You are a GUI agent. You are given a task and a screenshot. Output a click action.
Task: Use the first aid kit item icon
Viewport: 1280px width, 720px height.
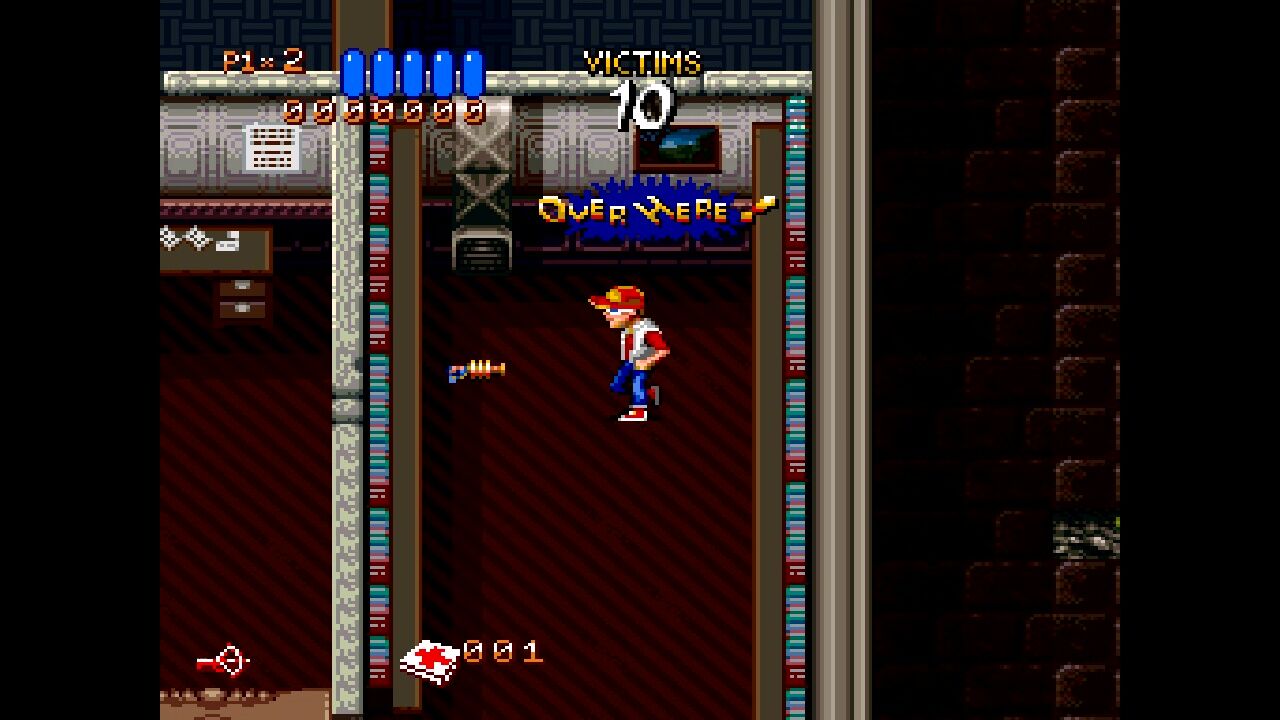(429, 660)
